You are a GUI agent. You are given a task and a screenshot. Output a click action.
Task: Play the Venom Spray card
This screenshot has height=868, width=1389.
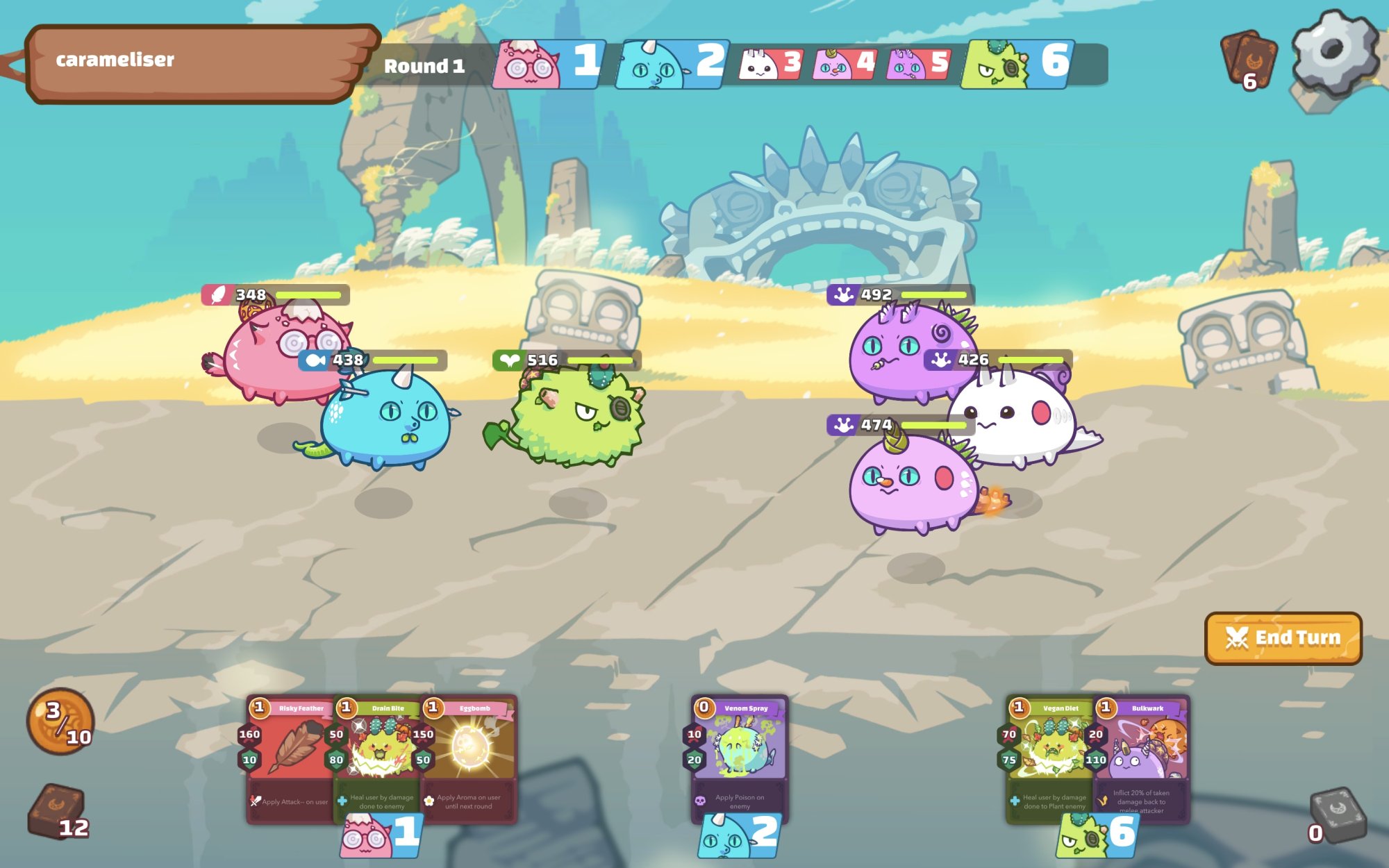(740, 757)
